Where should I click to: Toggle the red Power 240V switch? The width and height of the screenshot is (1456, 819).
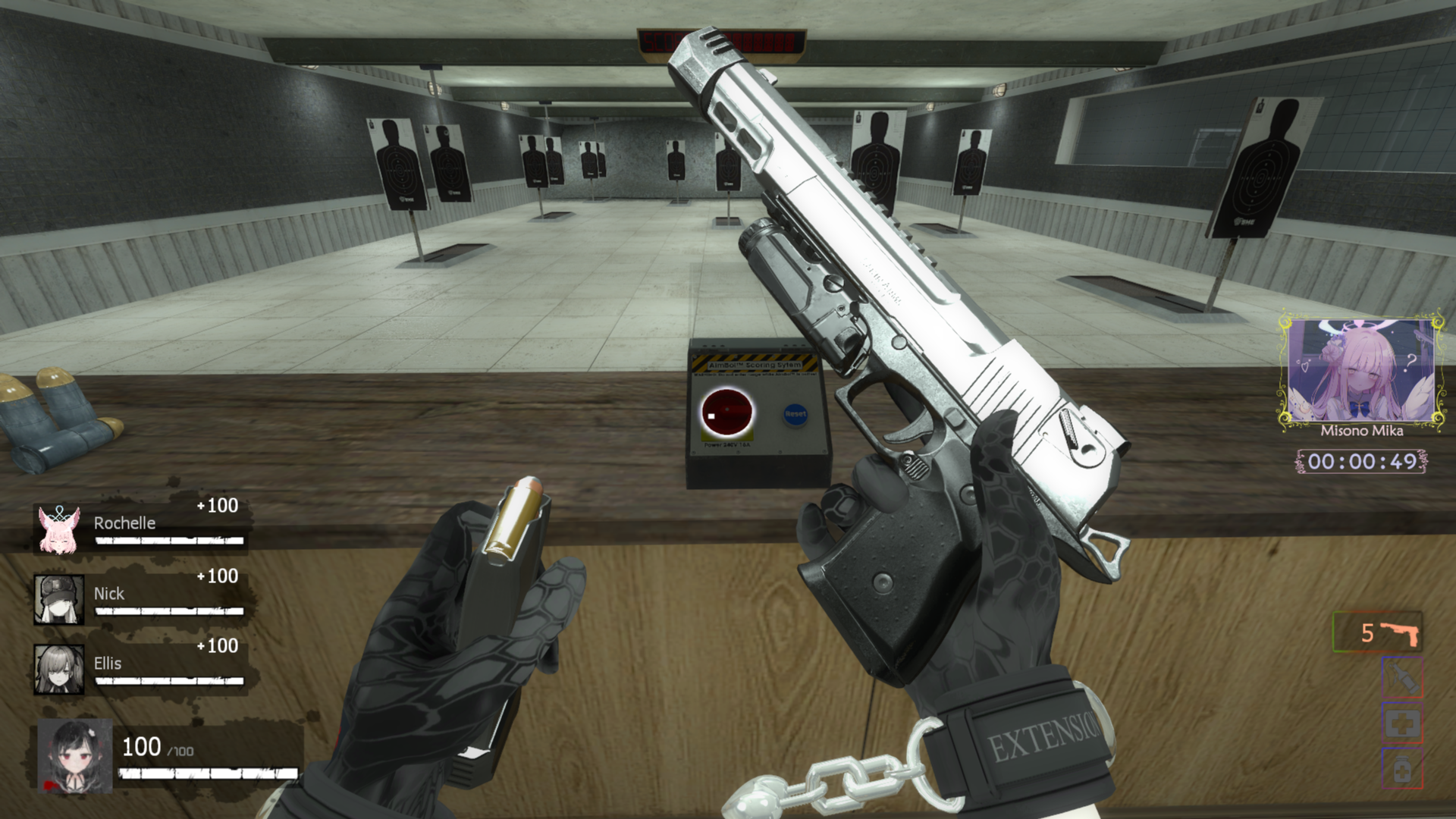point(727,410)
